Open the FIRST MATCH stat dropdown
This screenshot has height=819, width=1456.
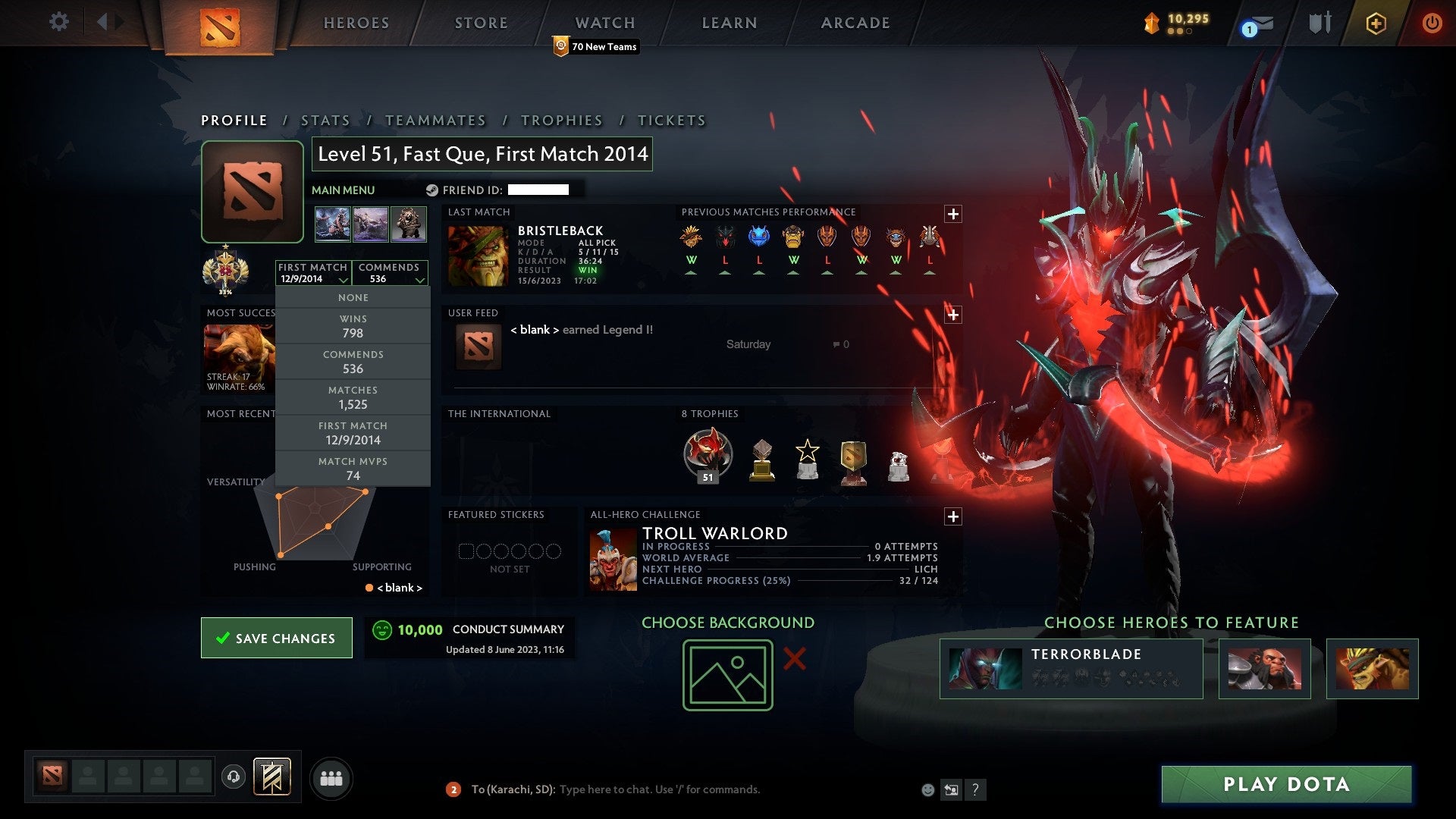pyautogui.click(x=312, y=273)
